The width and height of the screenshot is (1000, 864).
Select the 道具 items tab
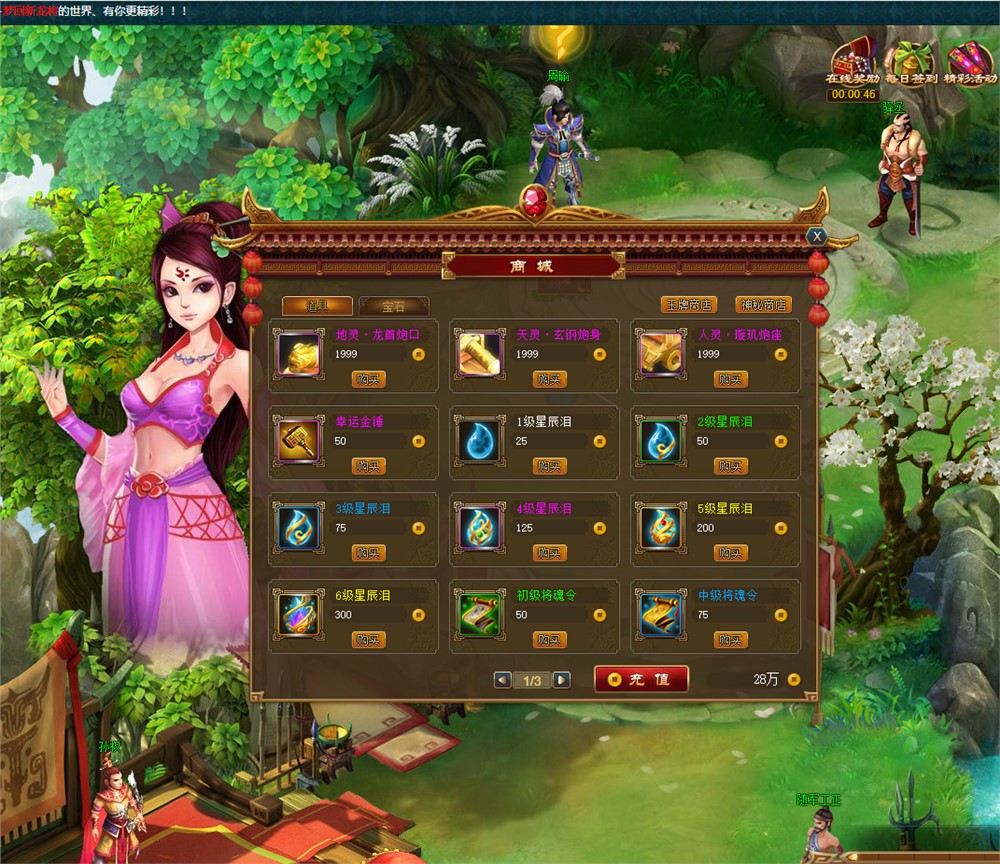pos(316,306)
